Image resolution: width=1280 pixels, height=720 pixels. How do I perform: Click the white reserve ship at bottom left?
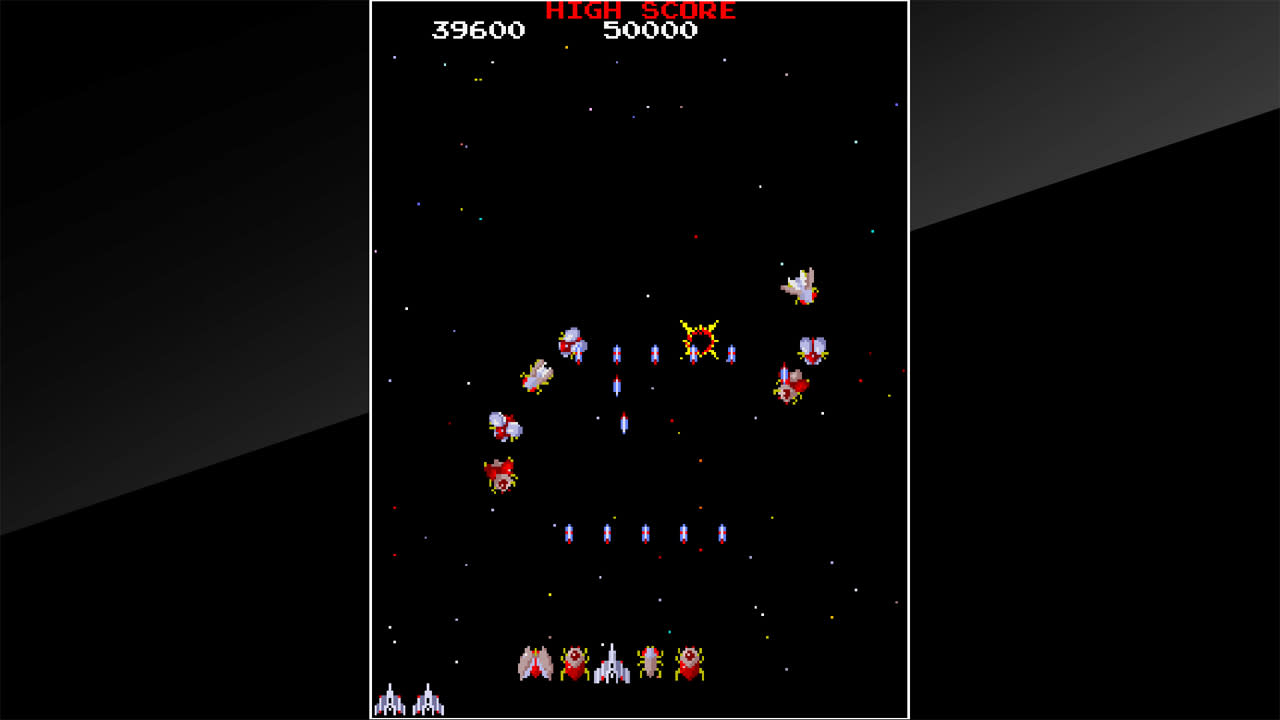pyautogui.click(x=388, y=700)
